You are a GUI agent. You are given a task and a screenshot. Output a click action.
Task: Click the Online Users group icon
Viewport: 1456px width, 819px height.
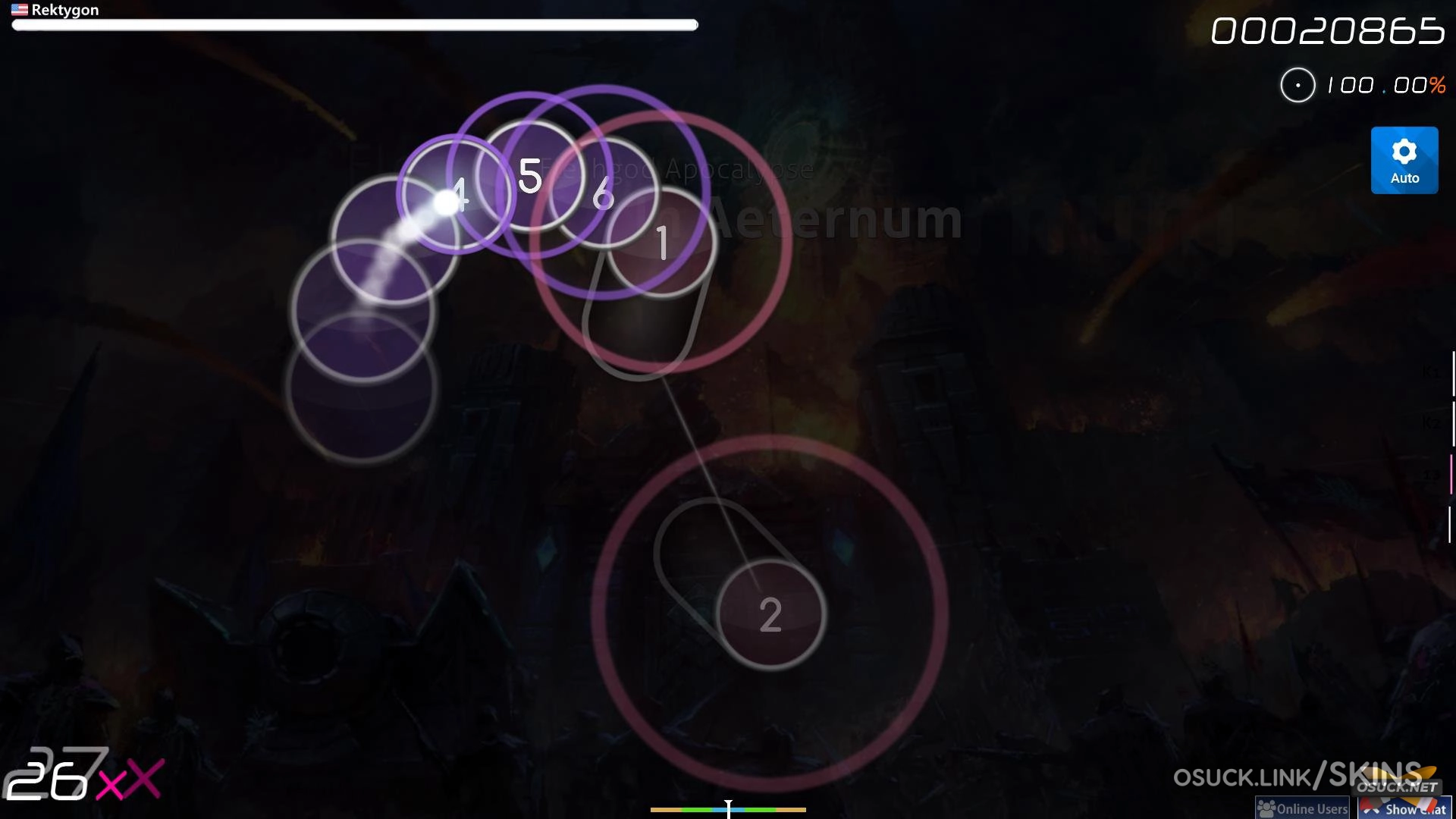point(1265,808)
